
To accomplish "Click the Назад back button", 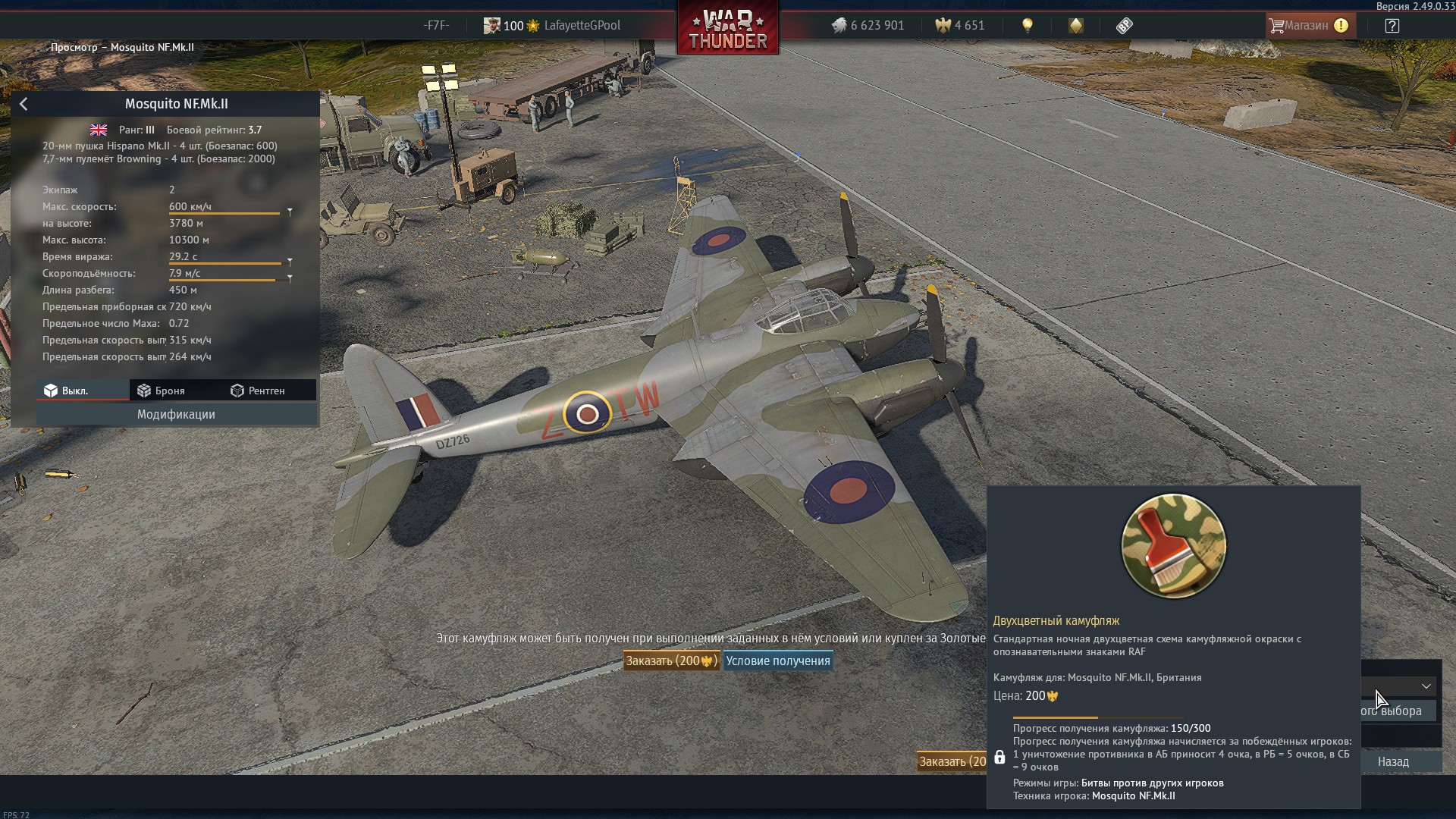I will pyautogui.click(x=1393, y=761).
